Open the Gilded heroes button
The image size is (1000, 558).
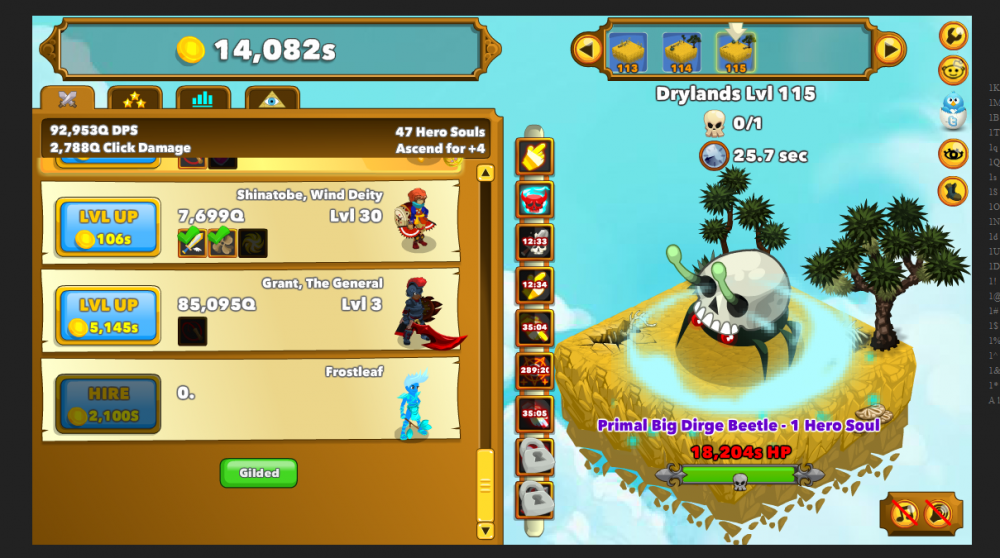tap(259, 473)
